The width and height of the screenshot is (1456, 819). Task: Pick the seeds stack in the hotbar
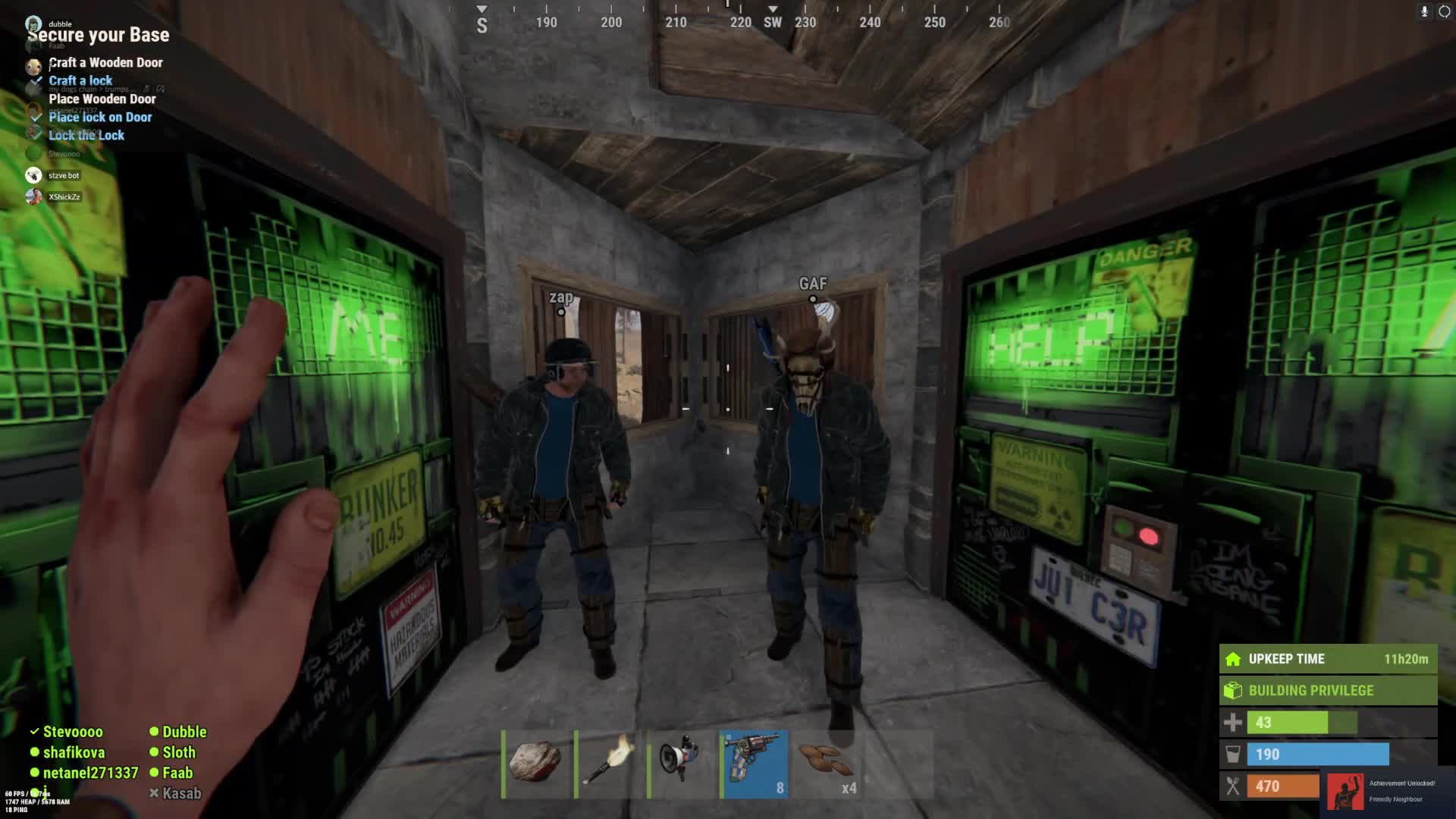point(827,763)
